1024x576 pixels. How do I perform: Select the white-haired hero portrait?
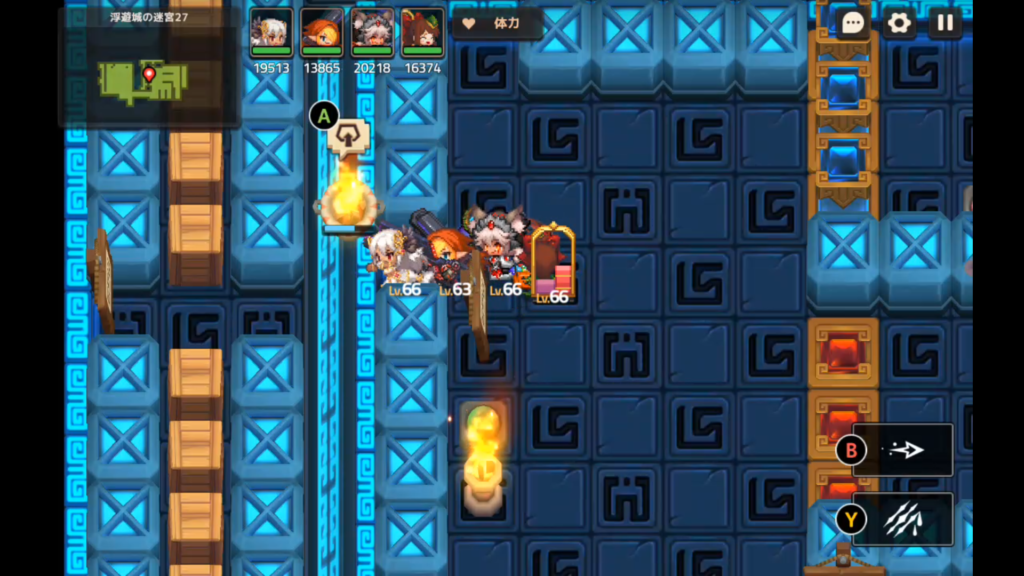pos(271,33)
